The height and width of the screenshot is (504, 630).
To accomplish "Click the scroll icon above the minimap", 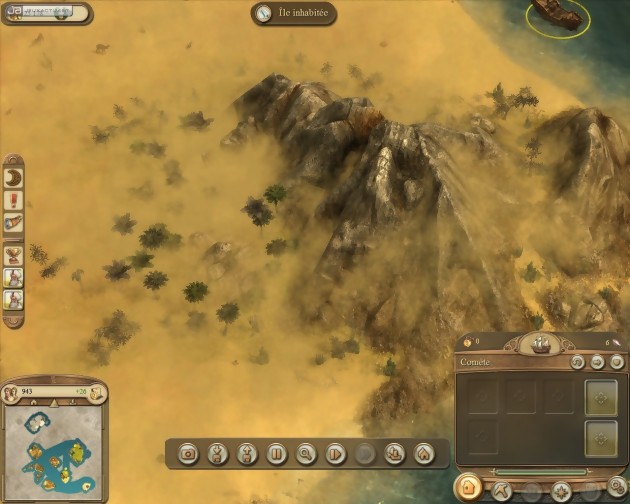I will (x=97, y=393).
